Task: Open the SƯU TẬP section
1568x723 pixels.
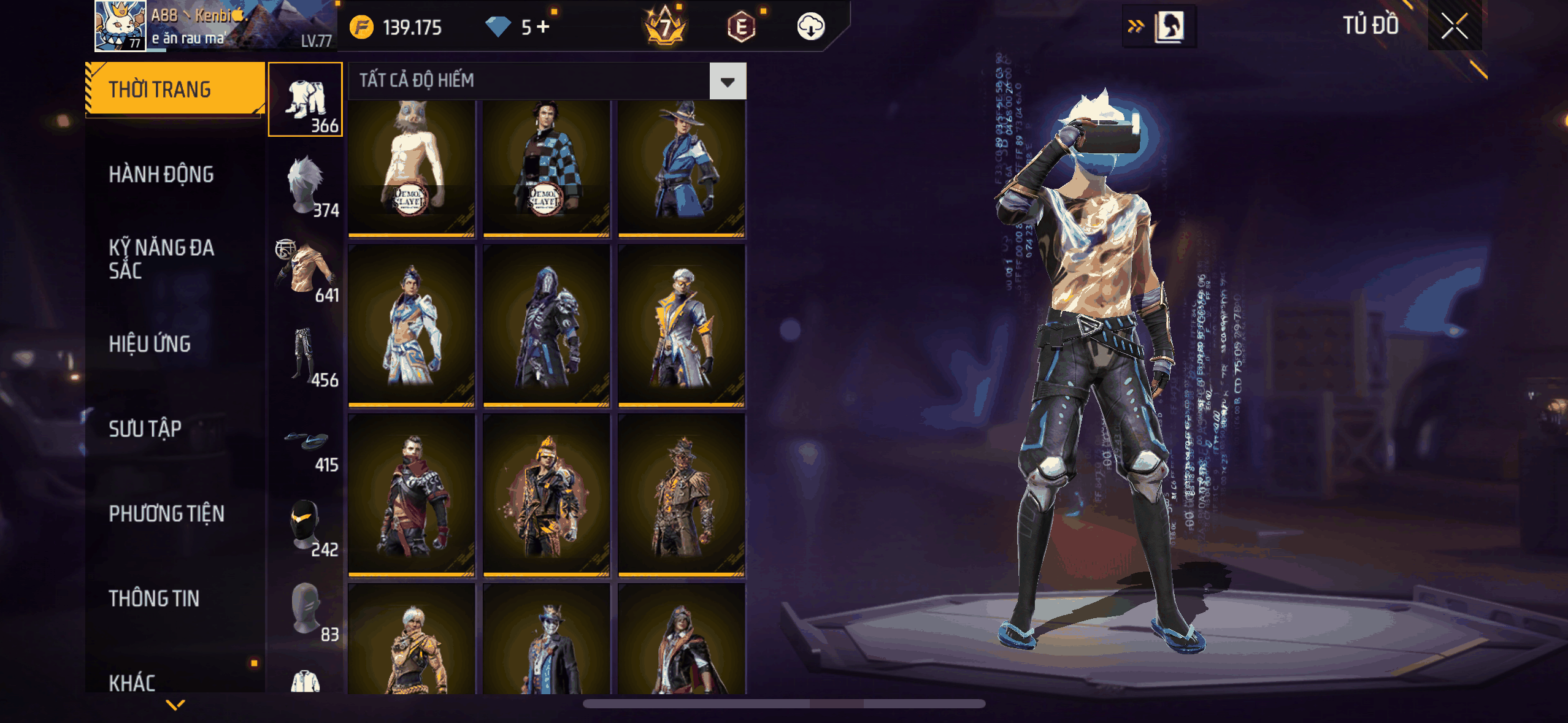Action: pyautogui.click(x=145, y=429)
